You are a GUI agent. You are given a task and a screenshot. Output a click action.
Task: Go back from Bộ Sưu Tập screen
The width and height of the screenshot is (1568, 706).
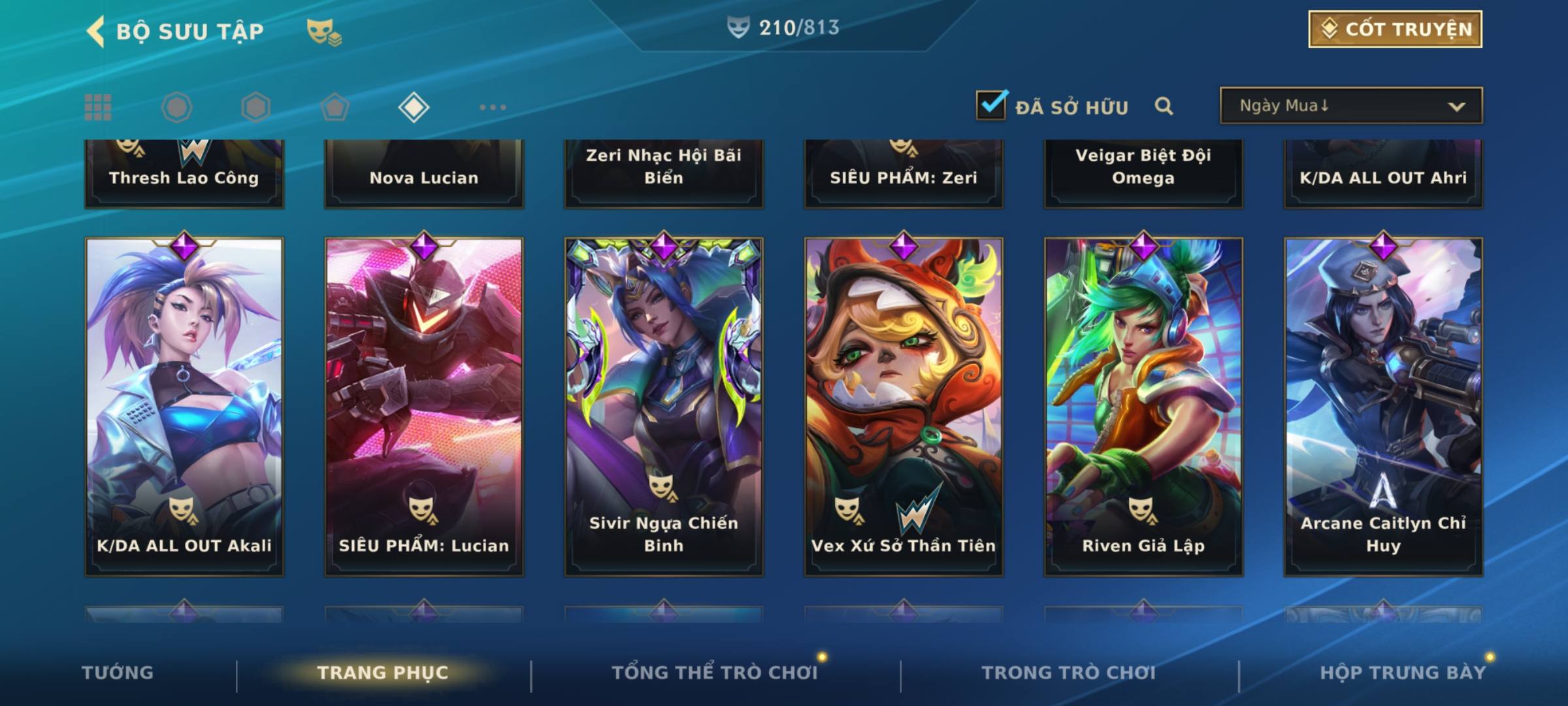pyautogui.click(x=96, y=31)
